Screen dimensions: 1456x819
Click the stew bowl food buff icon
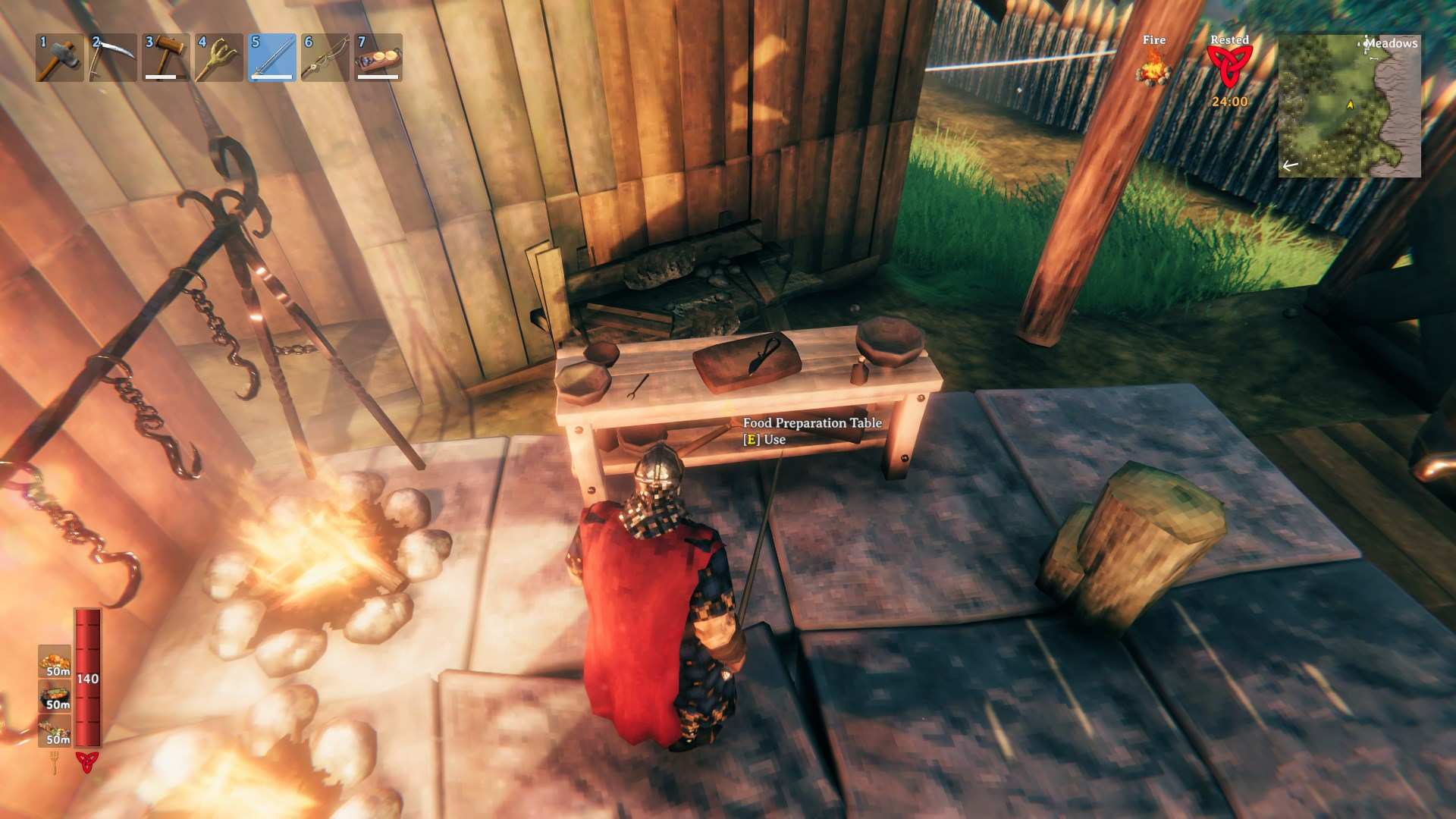tap(55, 695)
